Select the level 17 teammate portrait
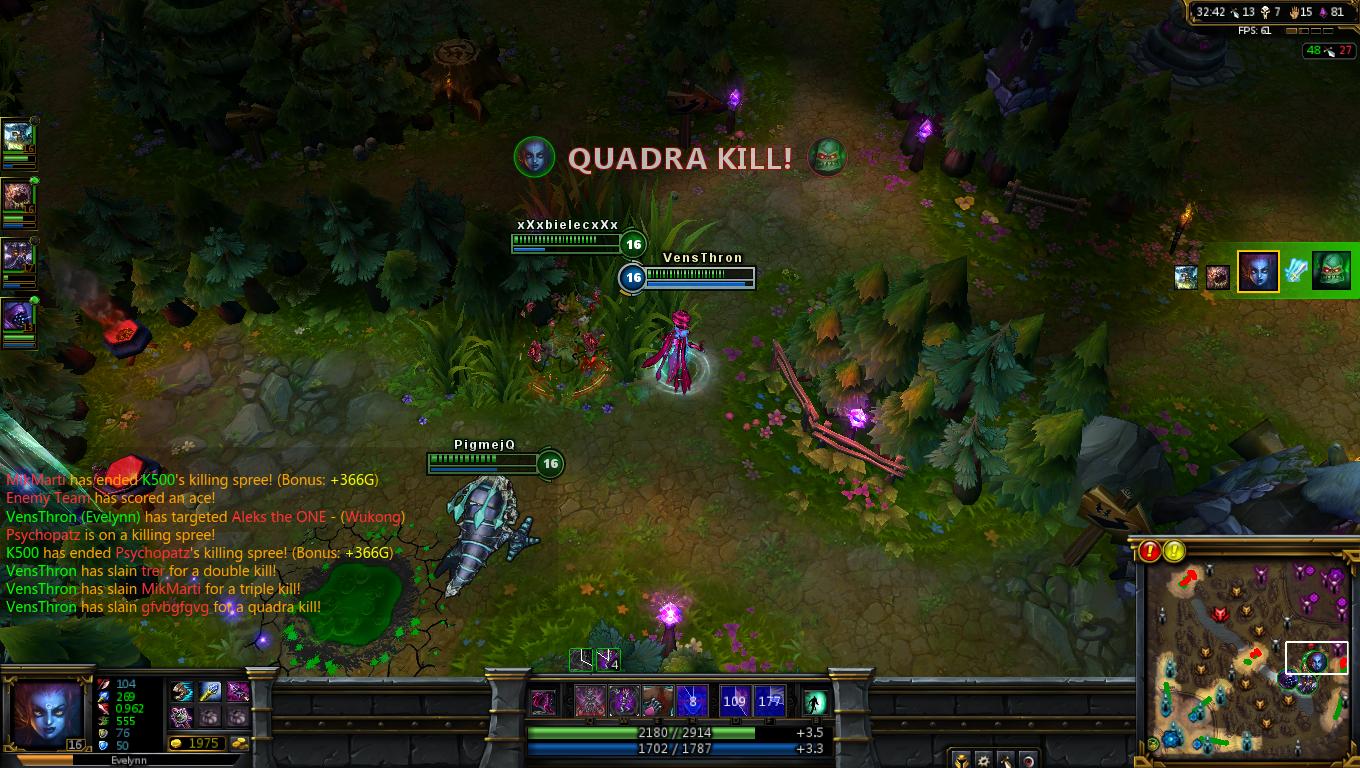The image size is (1360, 768). pos(18,255)
